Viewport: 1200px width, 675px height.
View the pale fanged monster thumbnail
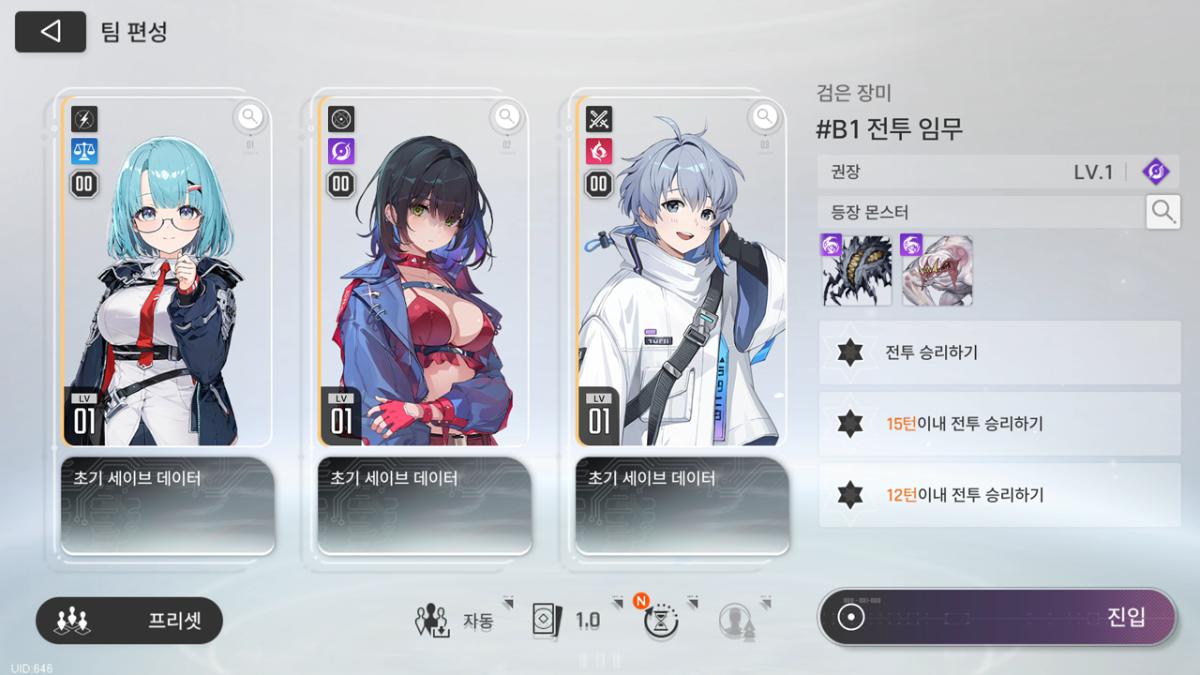(936, 270)
